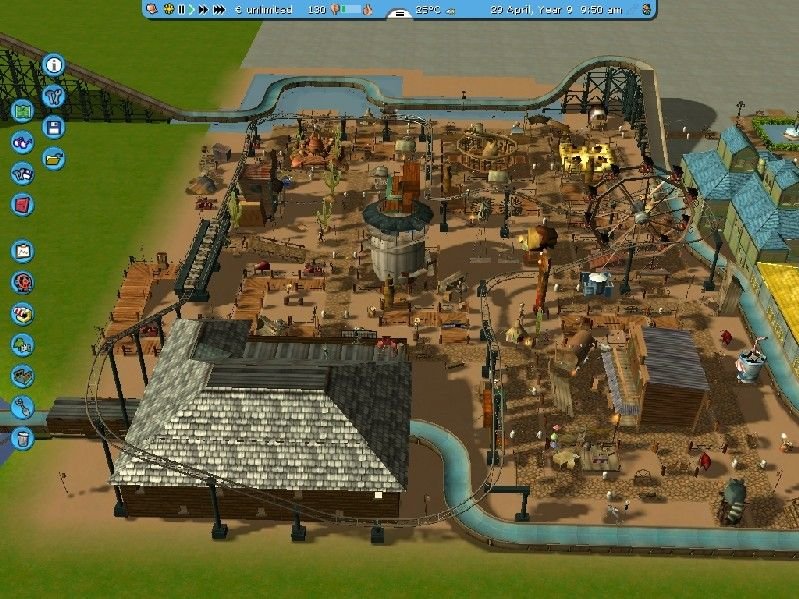This screenshot has width=799, height=599.
Task: Open the binoculars view options
Action: click(x=22, y=142)
